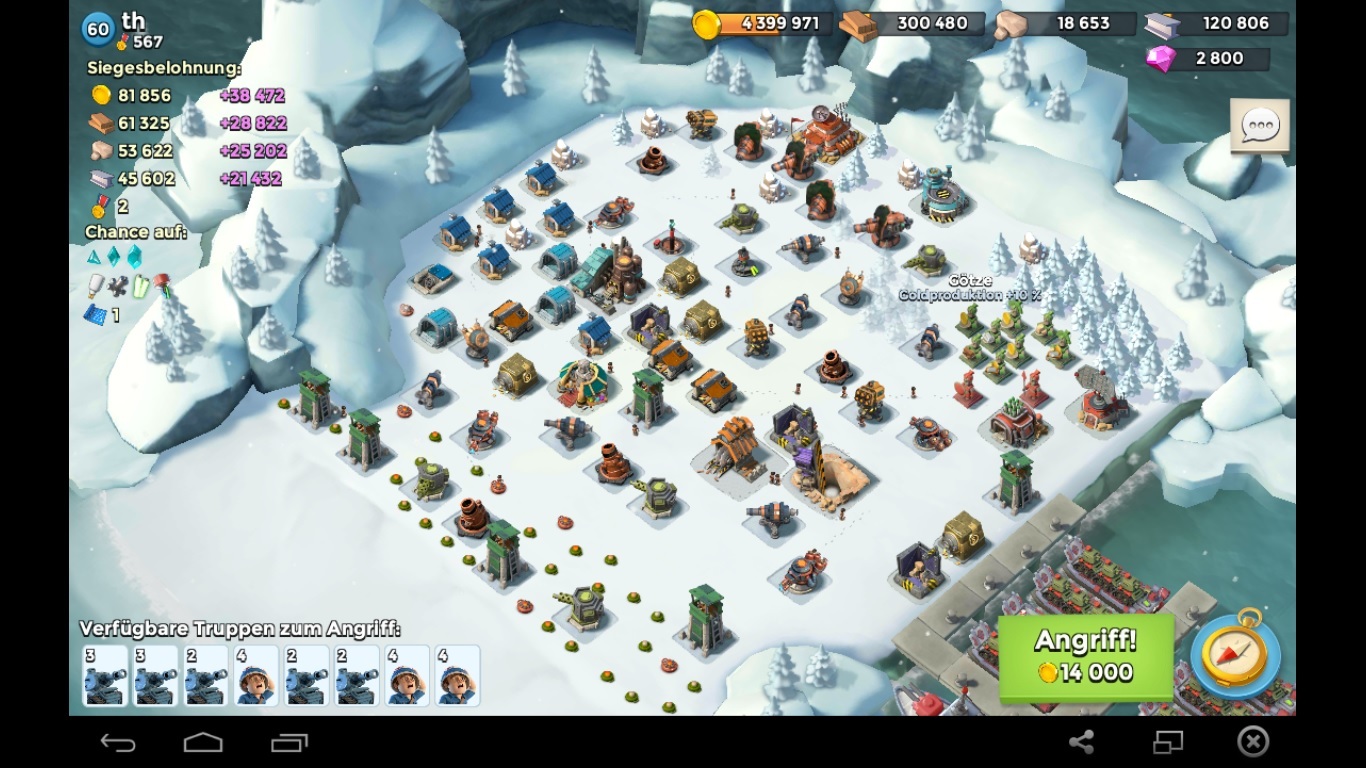Close the app with the X circle
1366x768 pixels.
tap(1253, 741)
